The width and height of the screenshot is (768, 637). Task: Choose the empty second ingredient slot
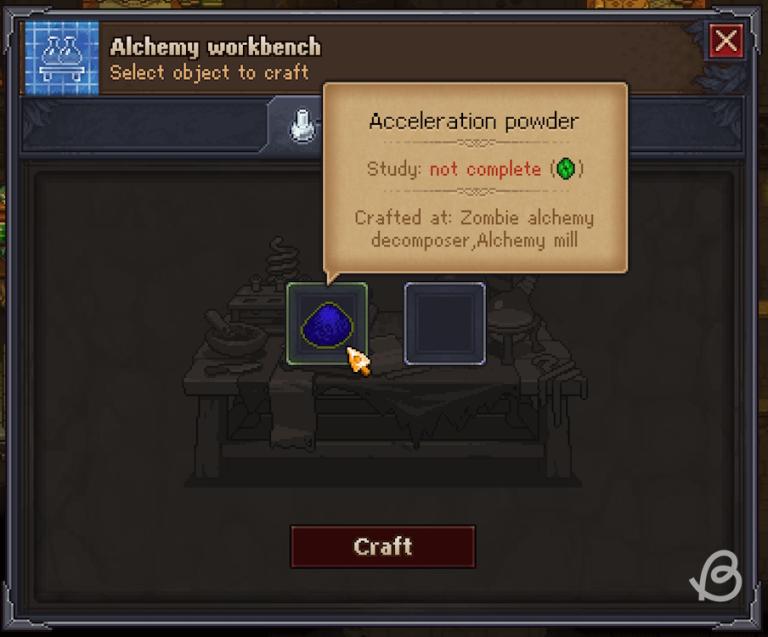click(444, 323)
